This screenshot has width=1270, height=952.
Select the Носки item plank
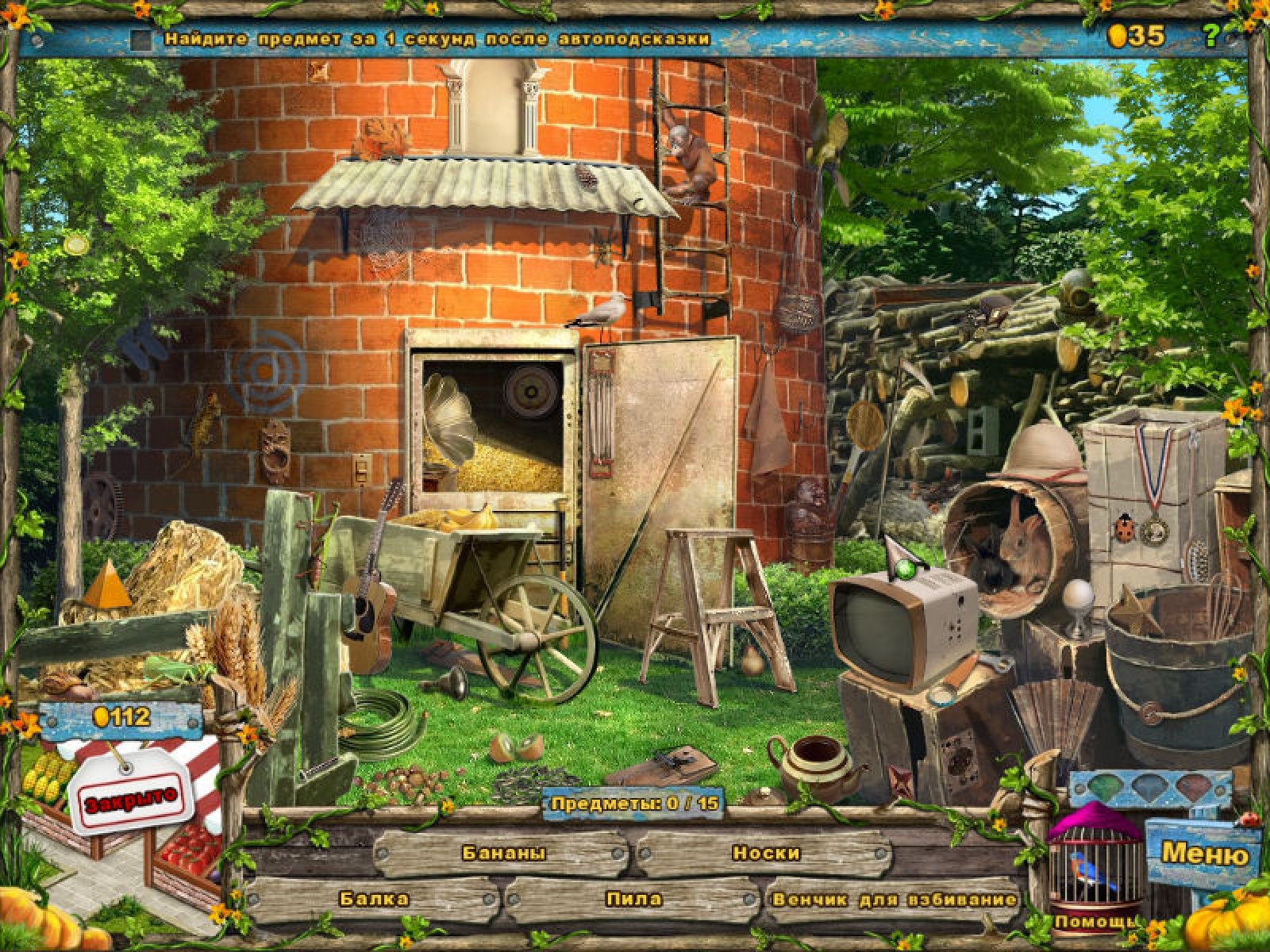coord(765,854)
